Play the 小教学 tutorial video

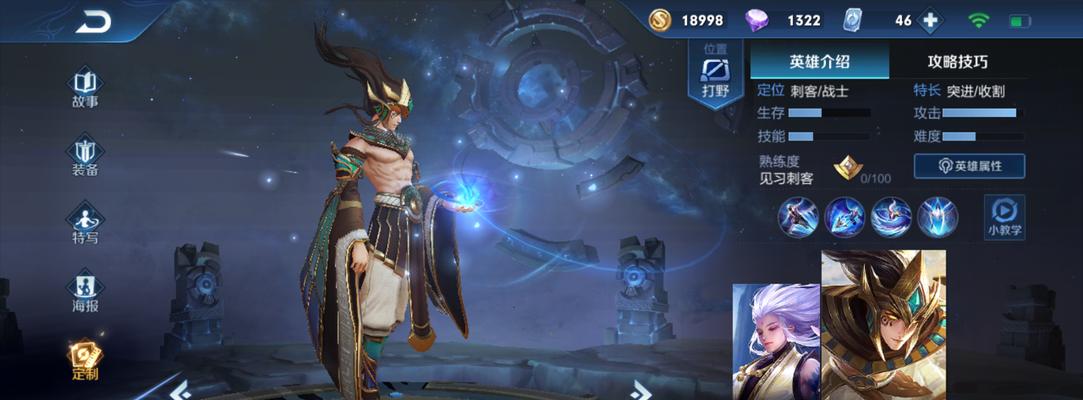point(1002,215)
